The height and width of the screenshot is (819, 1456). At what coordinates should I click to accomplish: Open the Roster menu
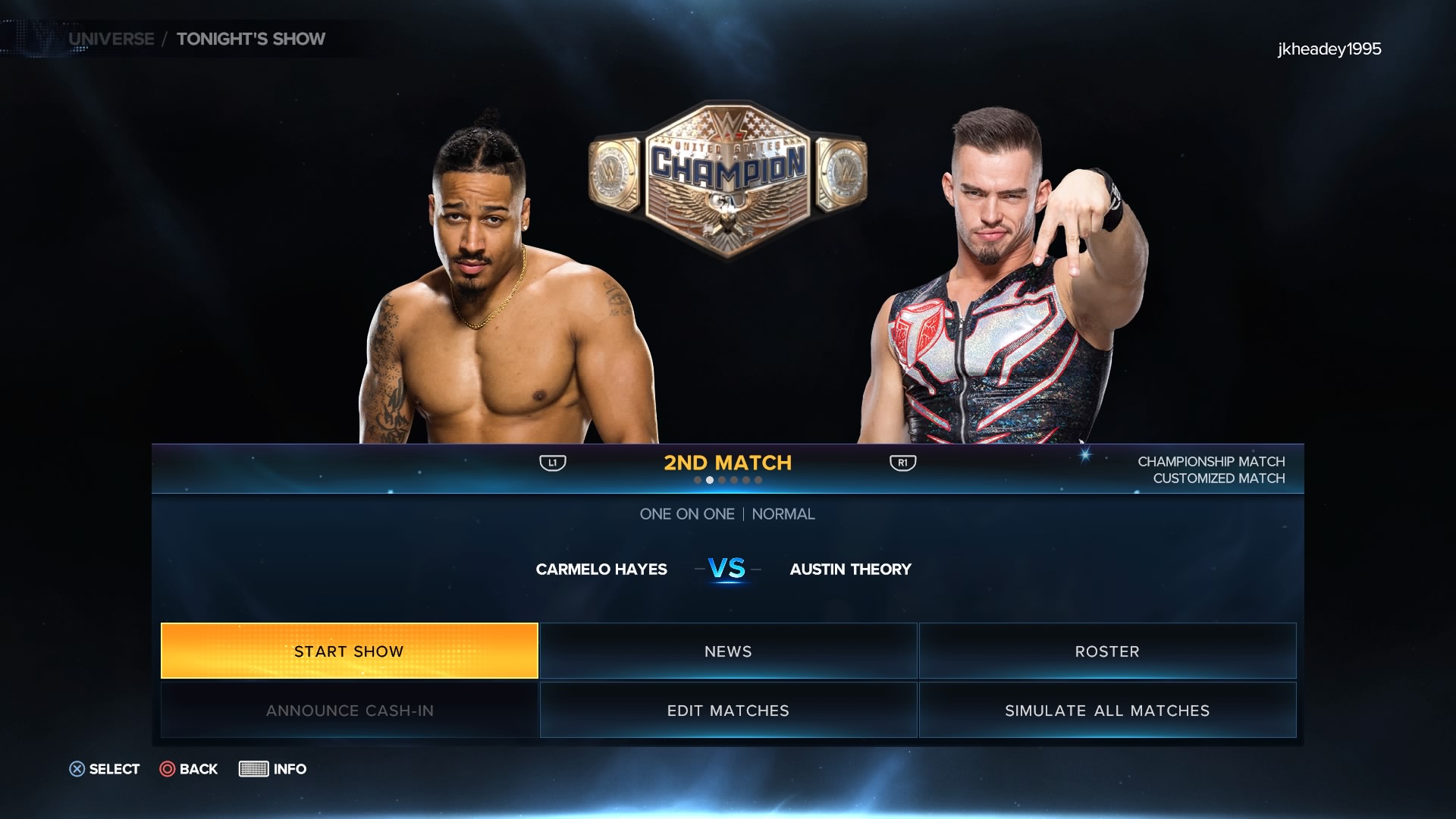pyautogui.click(x=1107, y=651)
